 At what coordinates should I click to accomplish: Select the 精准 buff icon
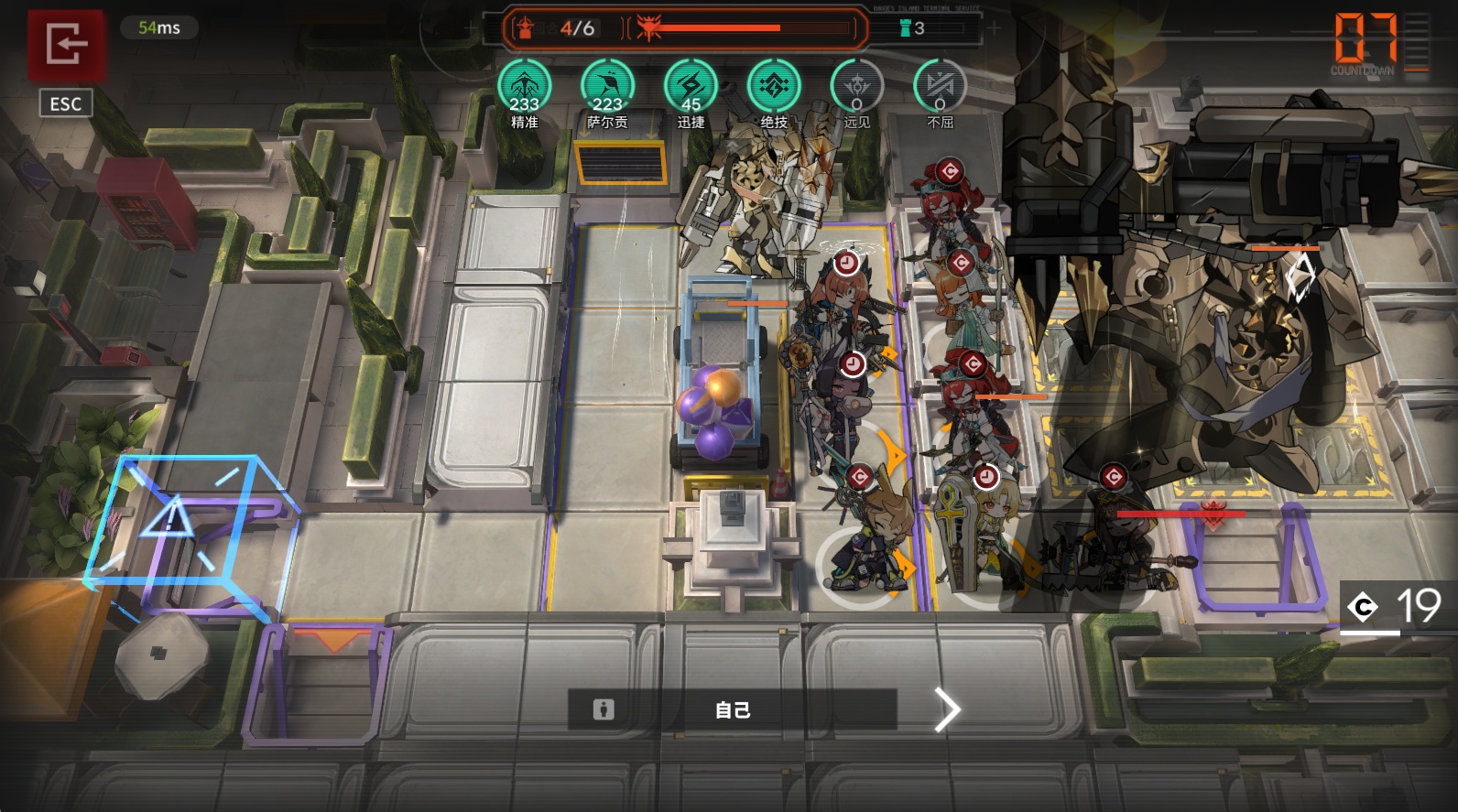tap(524, 88)
